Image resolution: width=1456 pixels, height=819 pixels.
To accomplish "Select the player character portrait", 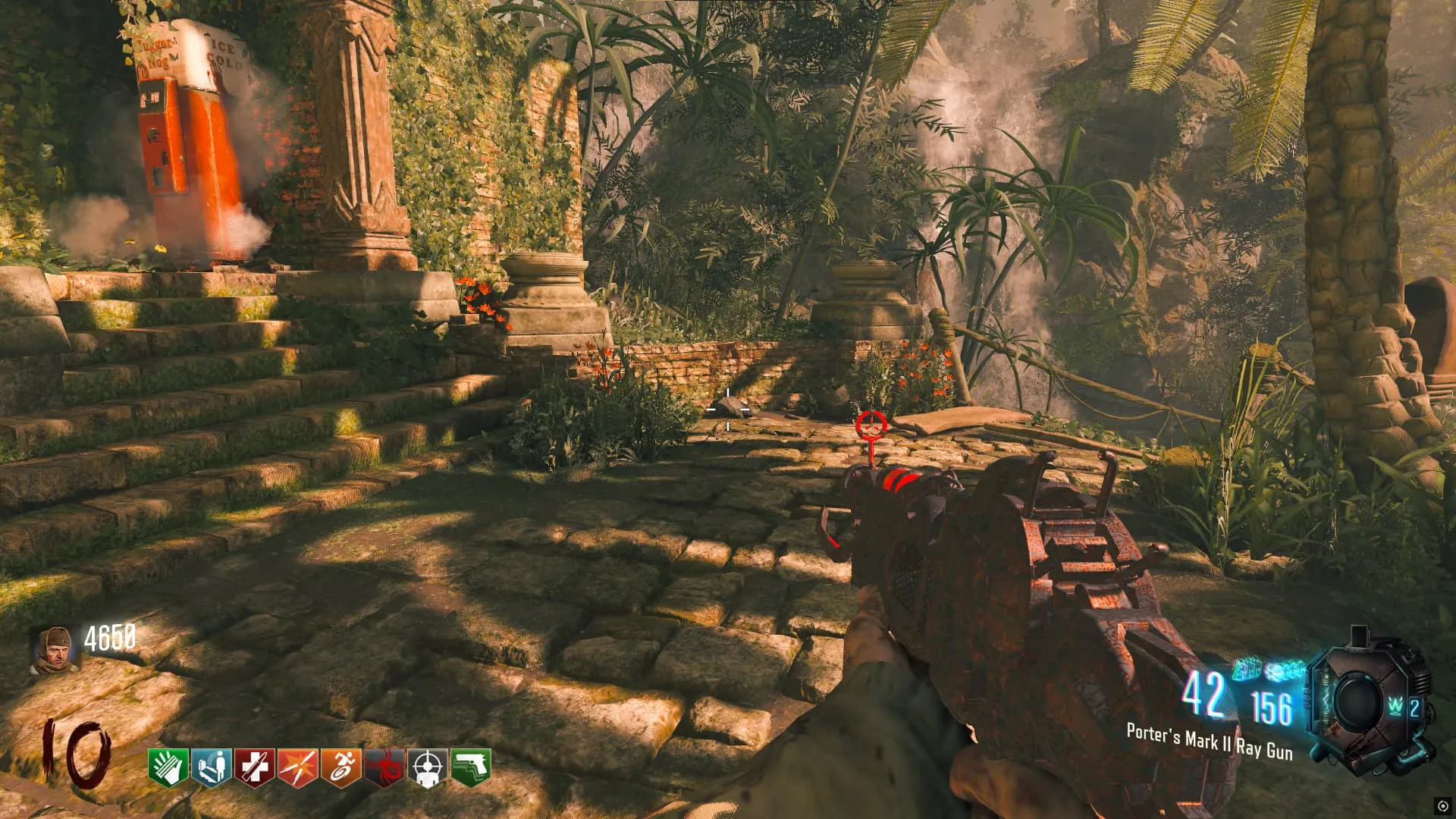I will tap(55, 650).
